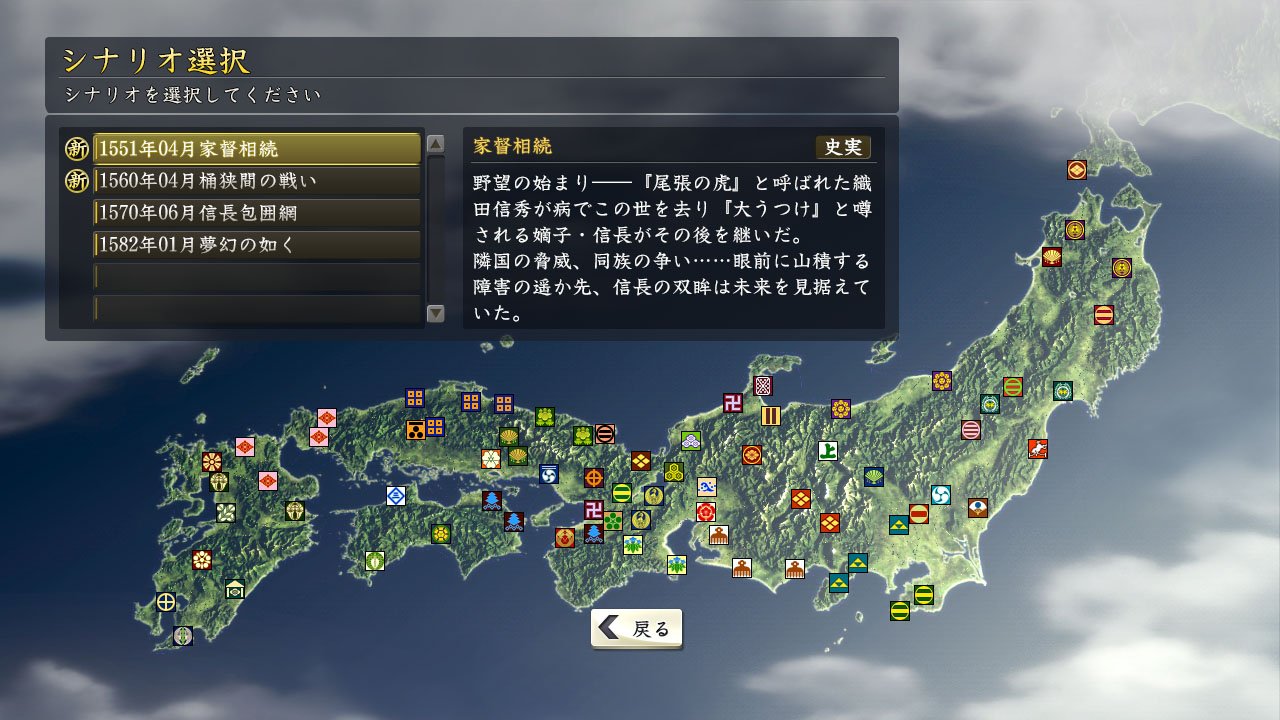Image resolution: width=1280 pixels, height=720 pixels.
Task: Select the blue fan crest in northern Honshu
Action: 874,476
